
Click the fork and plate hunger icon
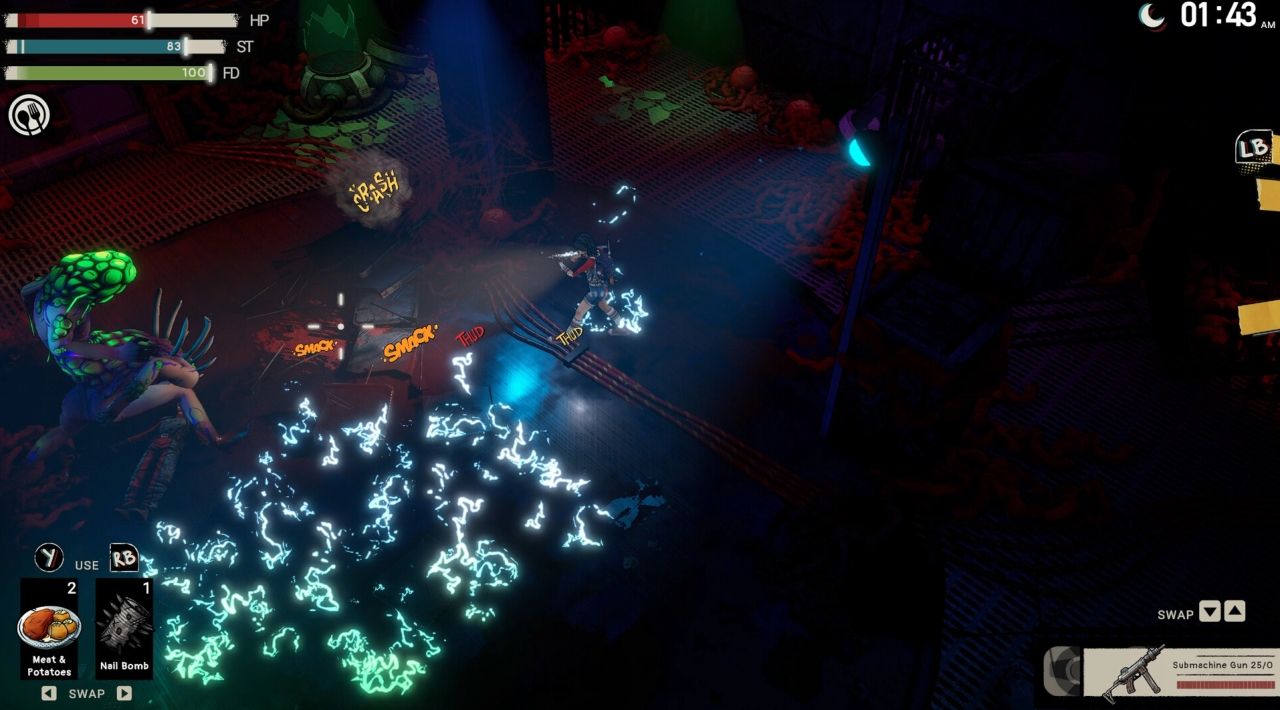[29, 115]
